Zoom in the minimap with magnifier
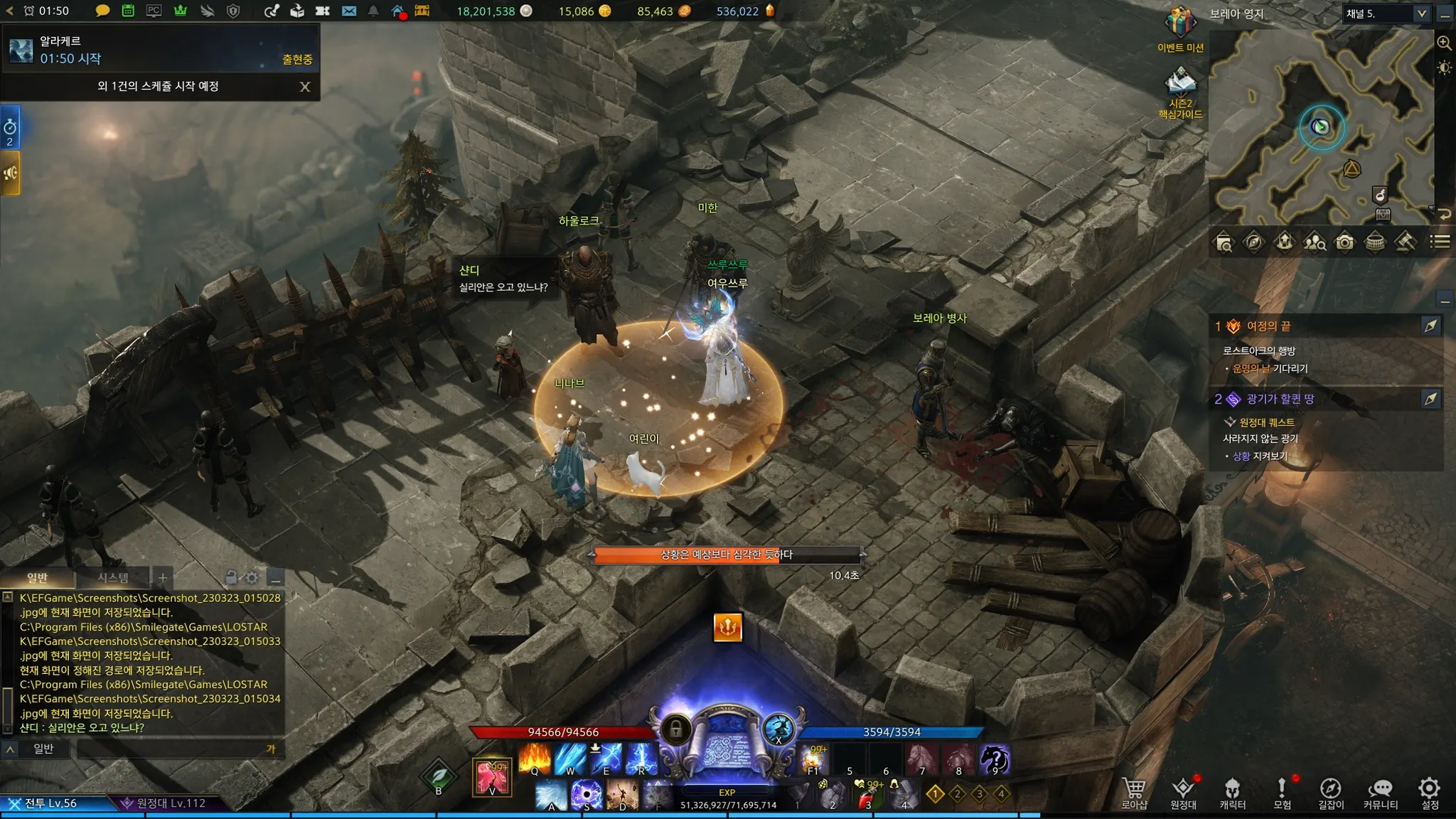 coord(1444,43)
